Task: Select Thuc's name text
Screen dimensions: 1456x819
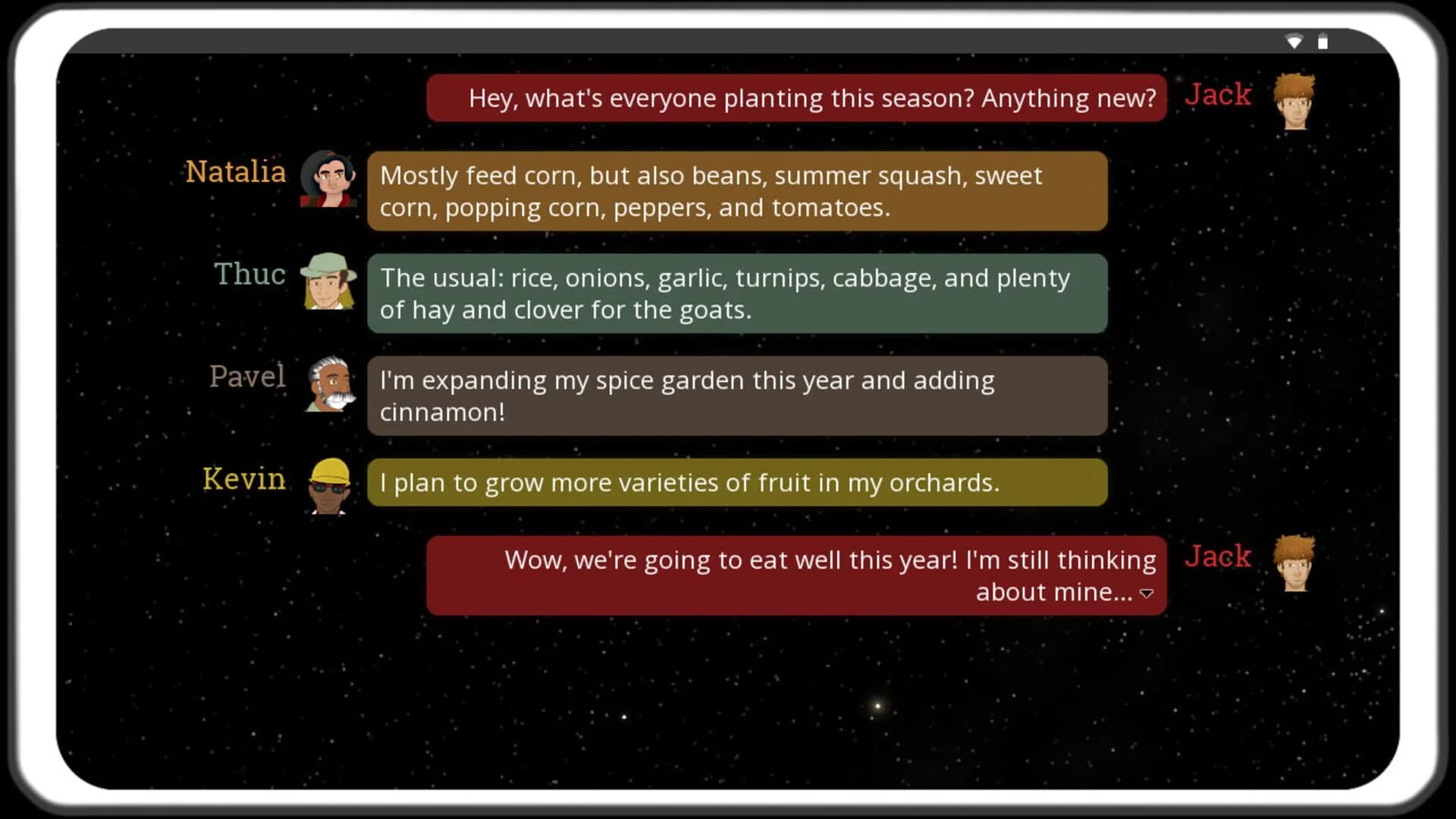Action: (x=249, y=275)
